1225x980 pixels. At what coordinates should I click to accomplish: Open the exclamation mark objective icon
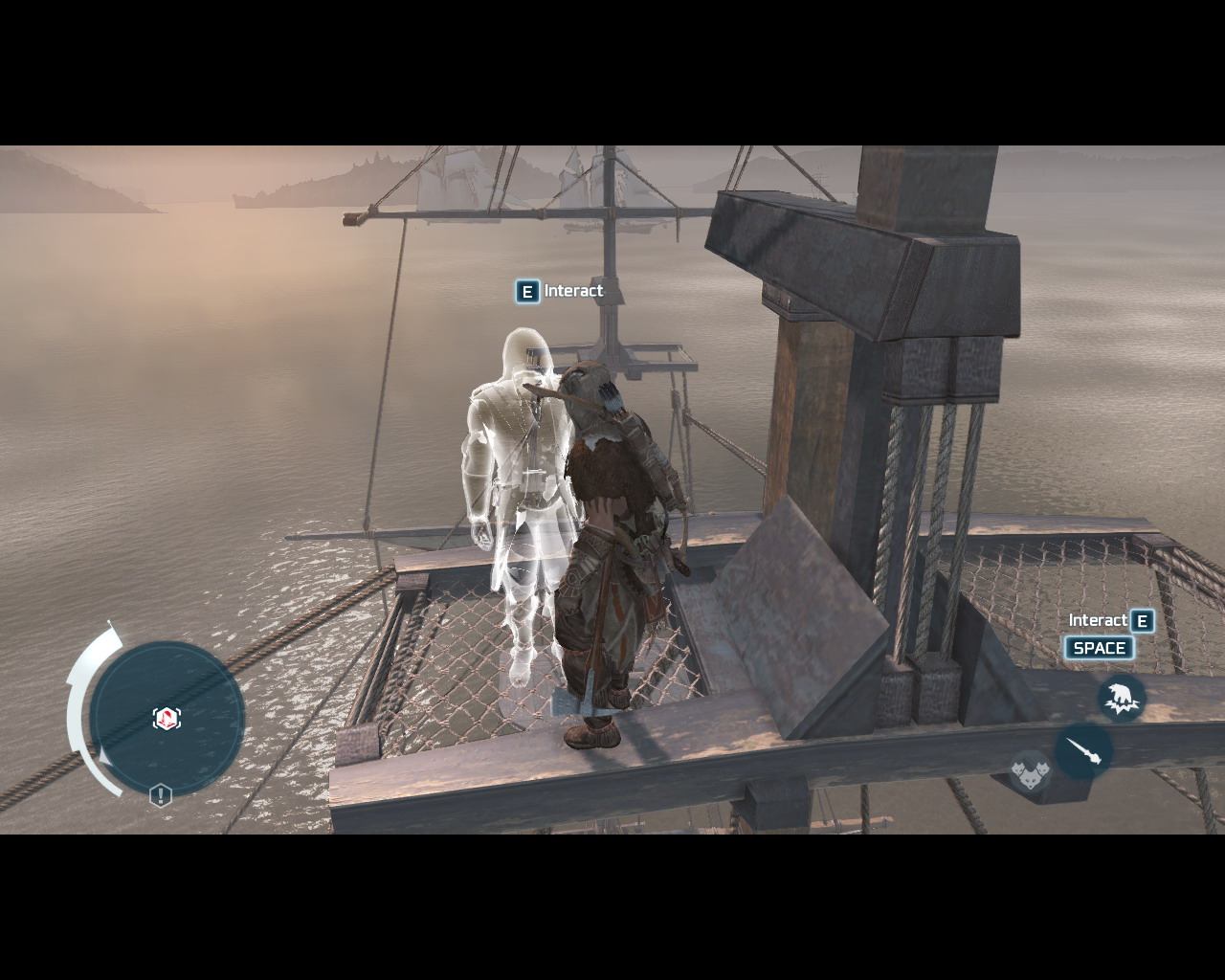[161, 795]
